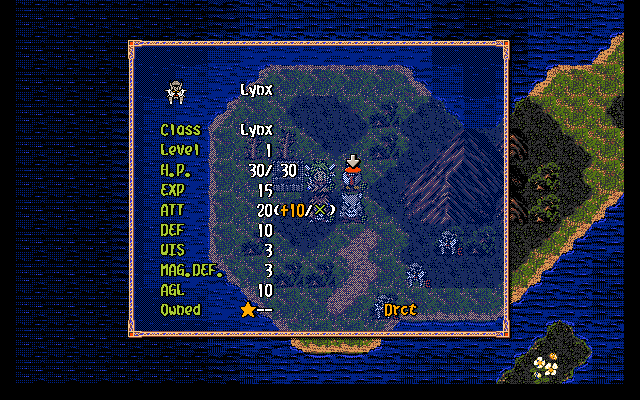Select the orange Drct label
The image size is (640, 400).
click(x=400, y=310)
